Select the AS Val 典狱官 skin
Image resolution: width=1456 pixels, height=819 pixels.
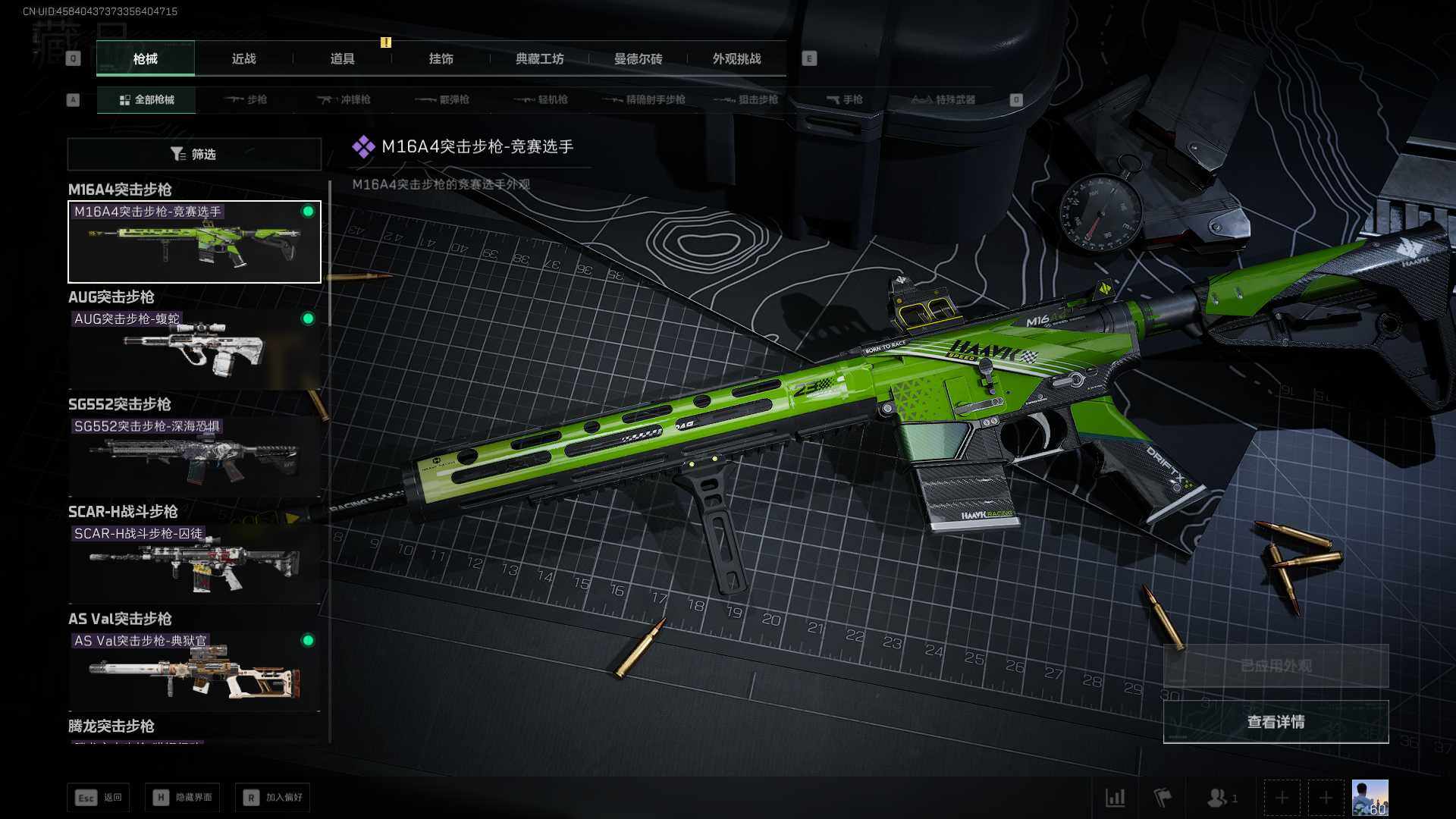click(194, 671)
